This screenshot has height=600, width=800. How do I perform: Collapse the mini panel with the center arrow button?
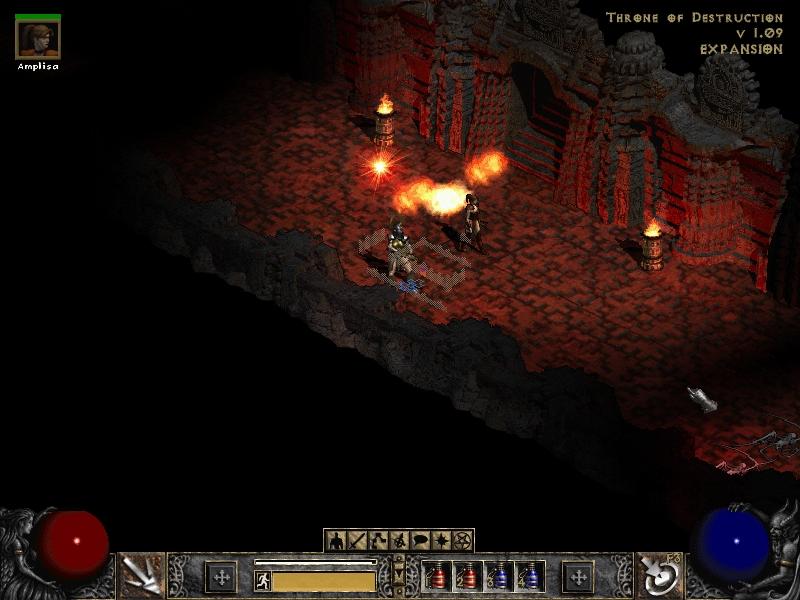point(399,570)
